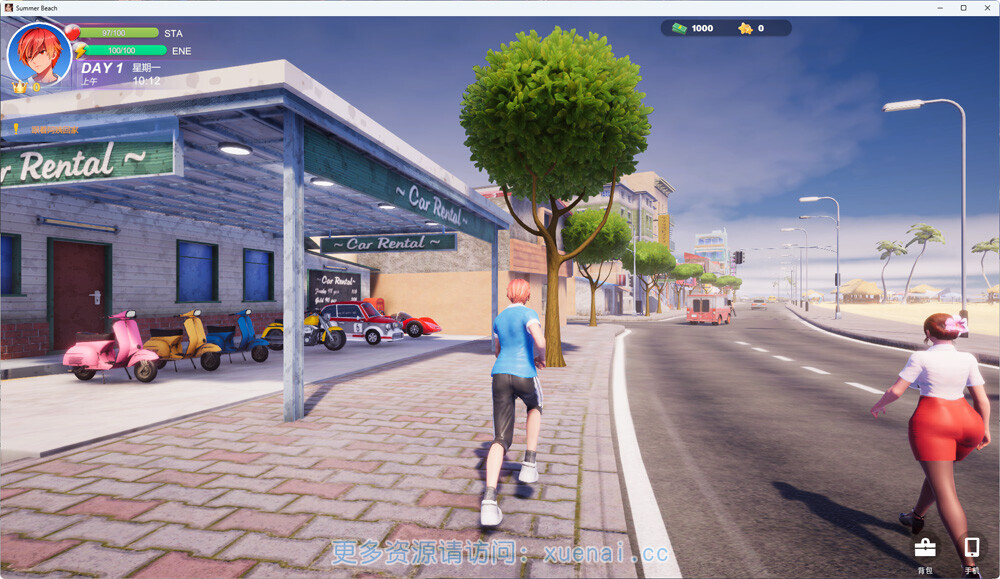Close the Summer Beach window
Screen dimensions: 1000x579
coord(986,8)
